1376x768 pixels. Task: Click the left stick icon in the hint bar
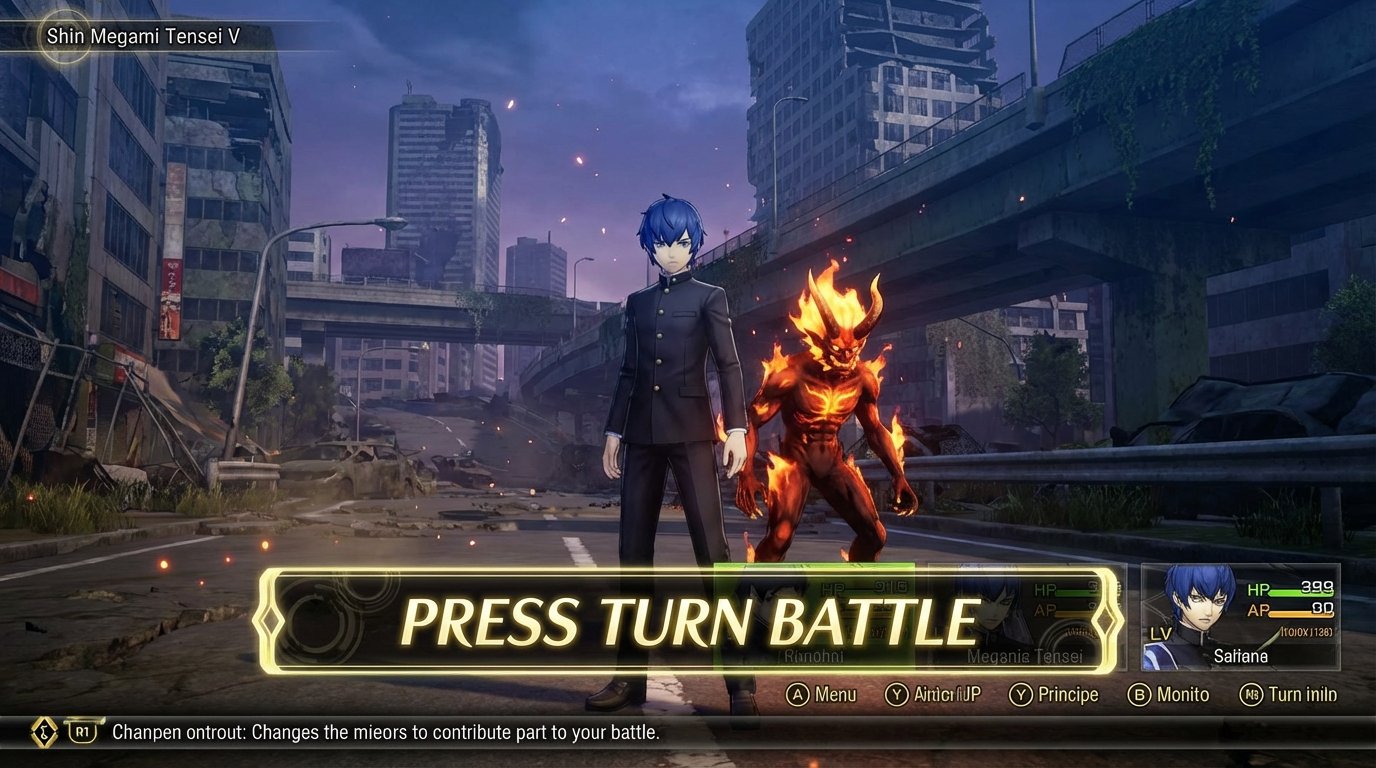pyautogui.click(x=43, y=730)
